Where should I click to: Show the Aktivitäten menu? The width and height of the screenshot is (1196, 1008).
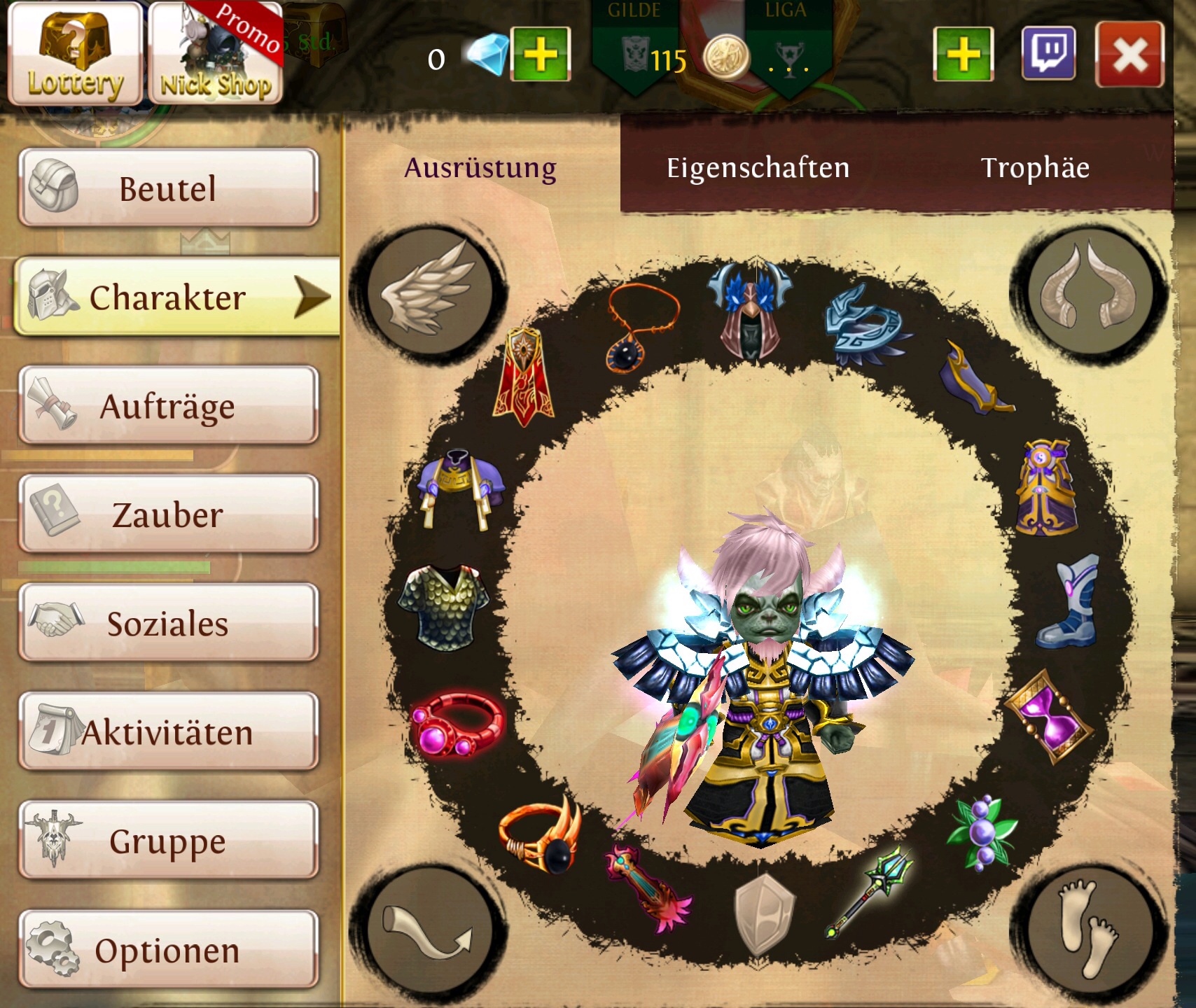click(x=168, y=732)
